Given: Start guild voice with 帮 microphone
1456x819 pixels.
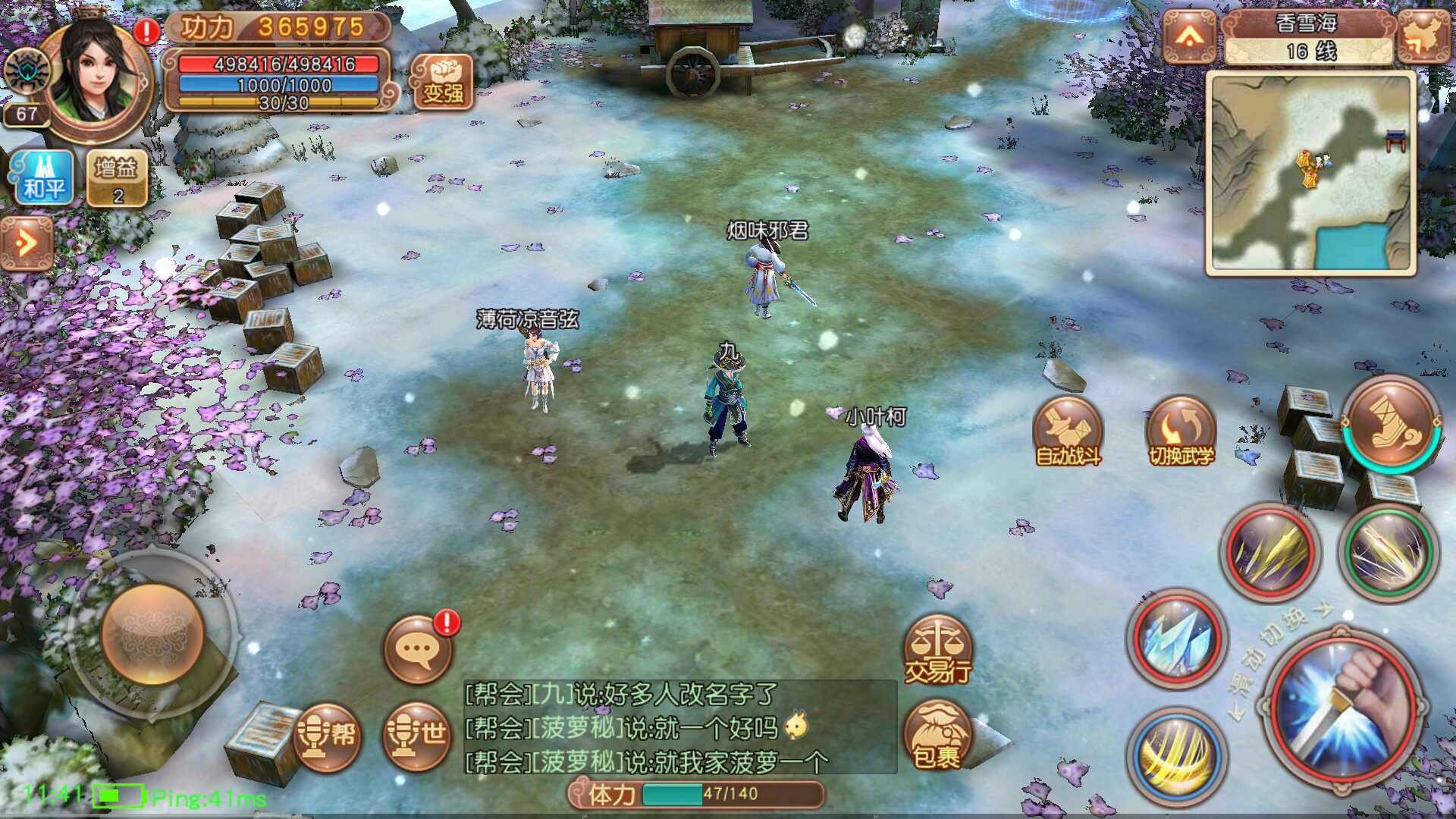Looking at the screenshot, I should click(x=327, y=736).
